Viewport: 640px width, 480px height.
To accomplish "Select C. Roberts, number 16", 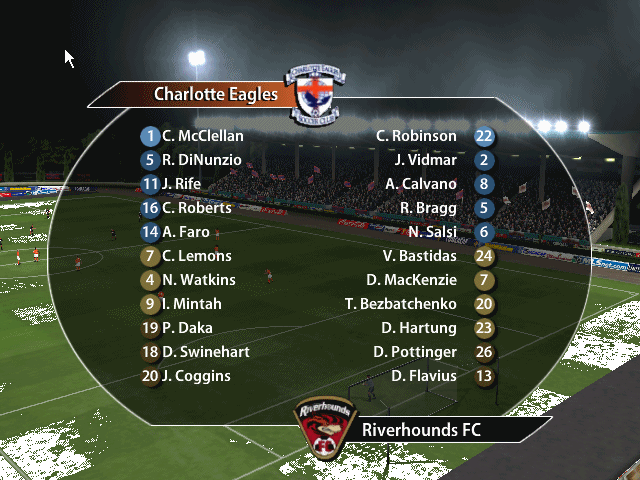I will pos(196,208).
